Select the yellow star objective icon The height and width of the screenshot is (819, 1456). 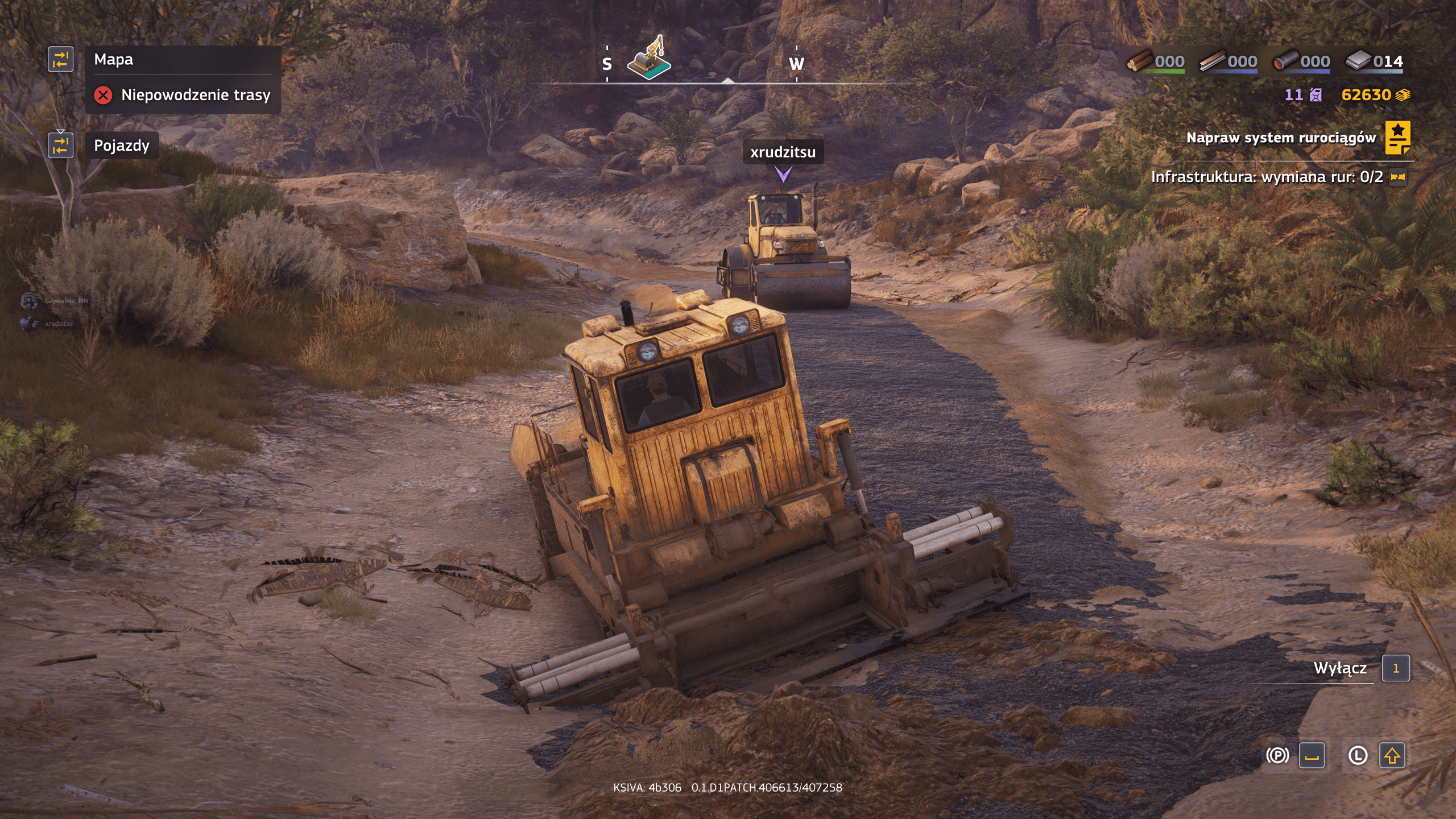[x=1397, y=138]
